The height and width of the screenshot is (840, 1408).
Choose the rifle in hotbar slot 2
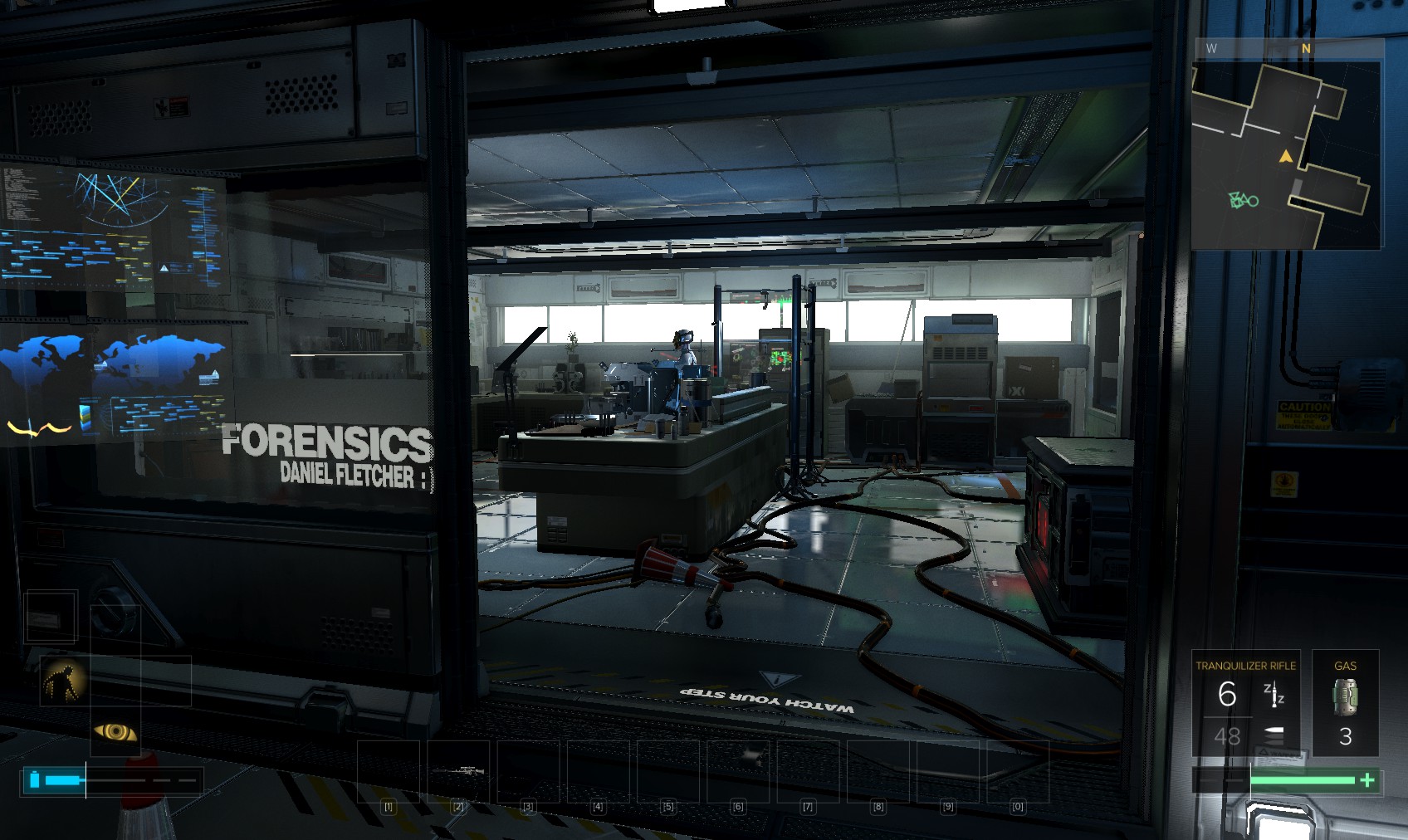[x=458, y=772]
